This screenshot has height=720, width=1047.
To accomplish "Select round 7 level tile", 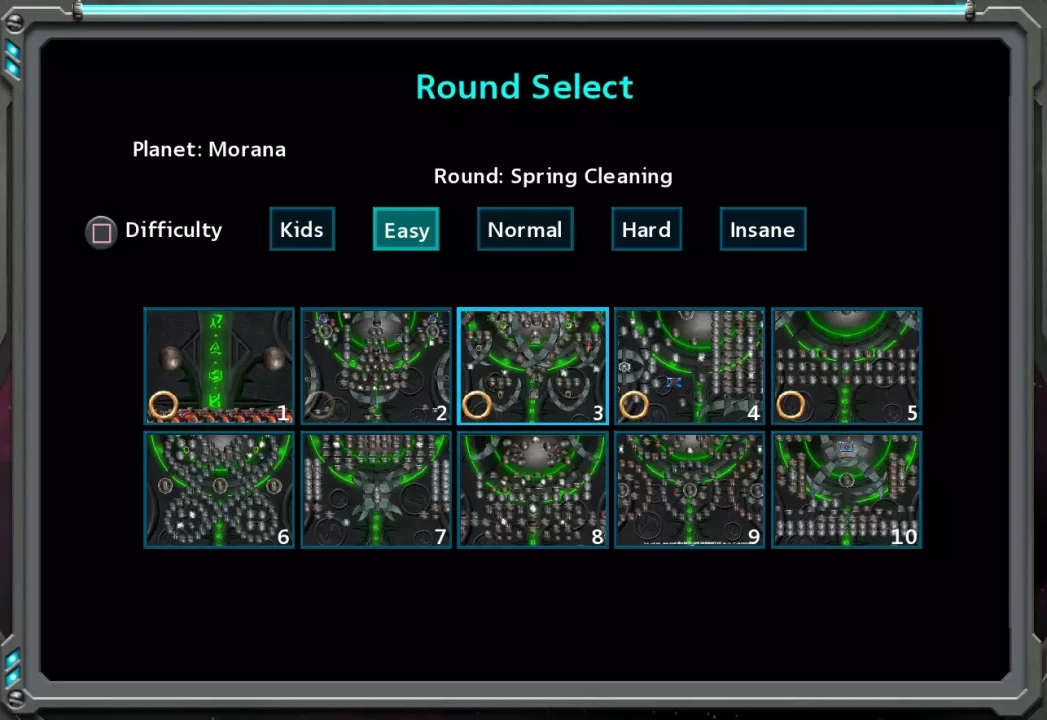I will (x=376, y=490).
